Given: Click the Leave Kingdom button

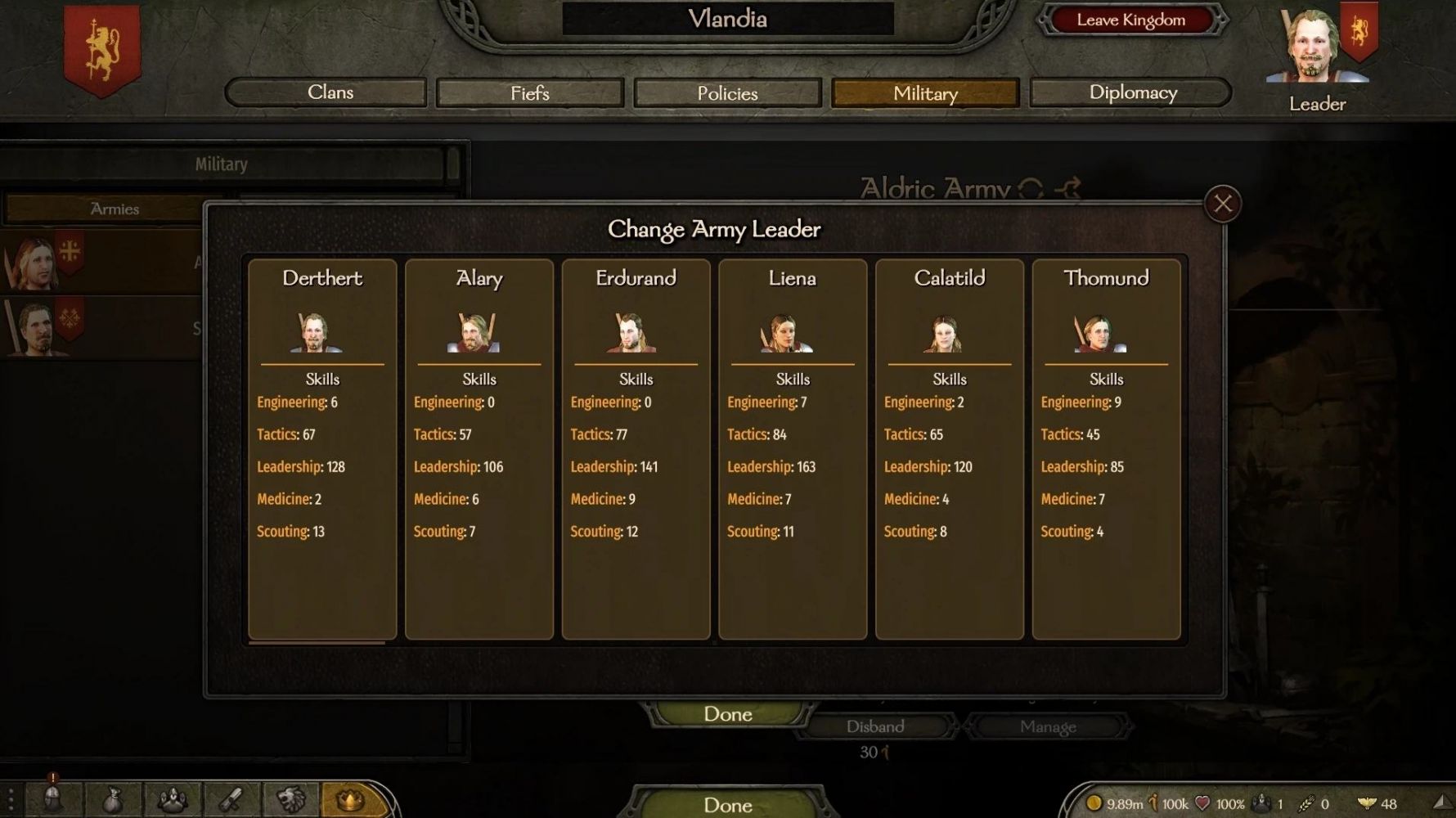Looking at the screenshot, I should click(x=1130, y=20).
